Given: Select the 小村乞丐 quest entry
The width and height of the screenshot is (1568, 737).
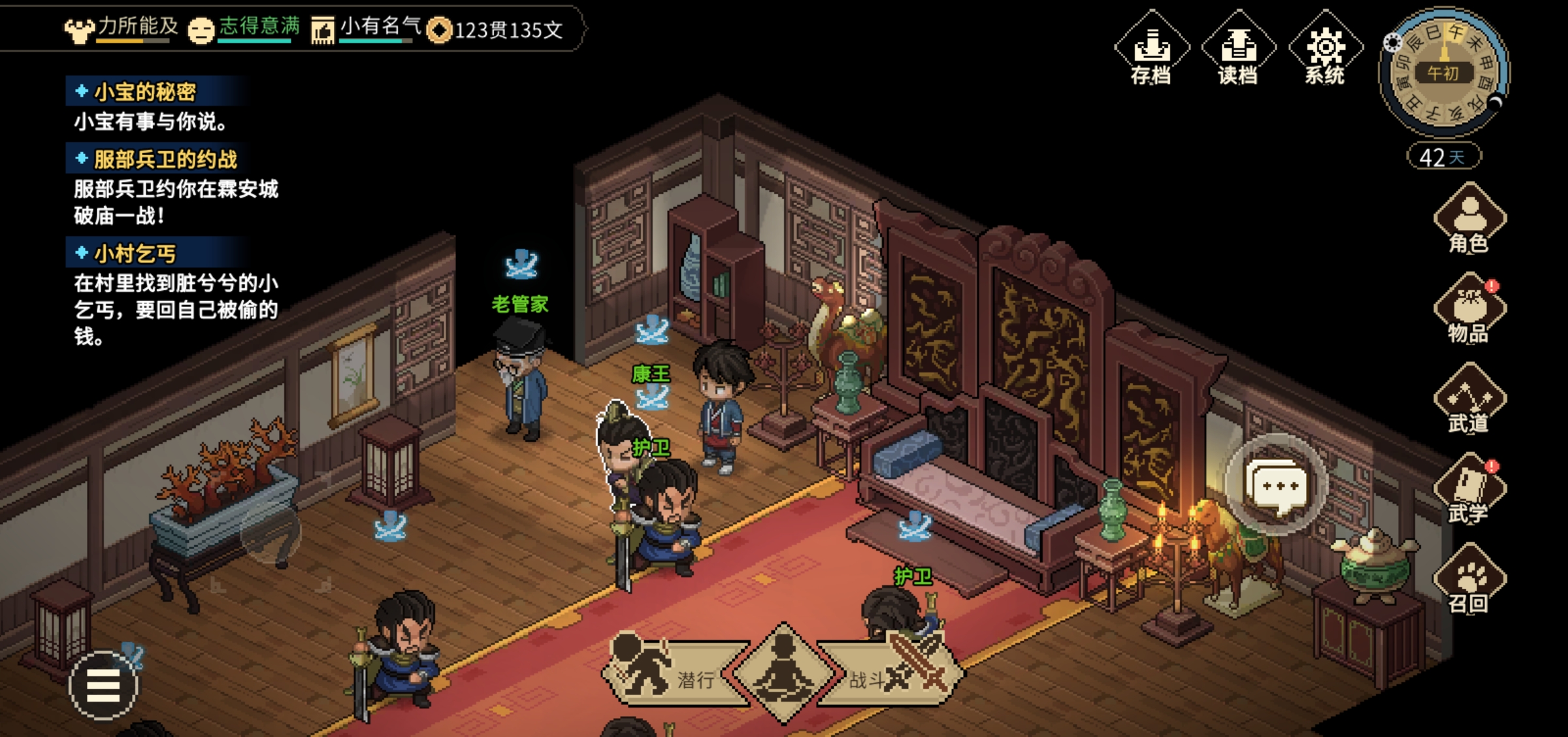Looking at the screenshot, I should 135,253.
